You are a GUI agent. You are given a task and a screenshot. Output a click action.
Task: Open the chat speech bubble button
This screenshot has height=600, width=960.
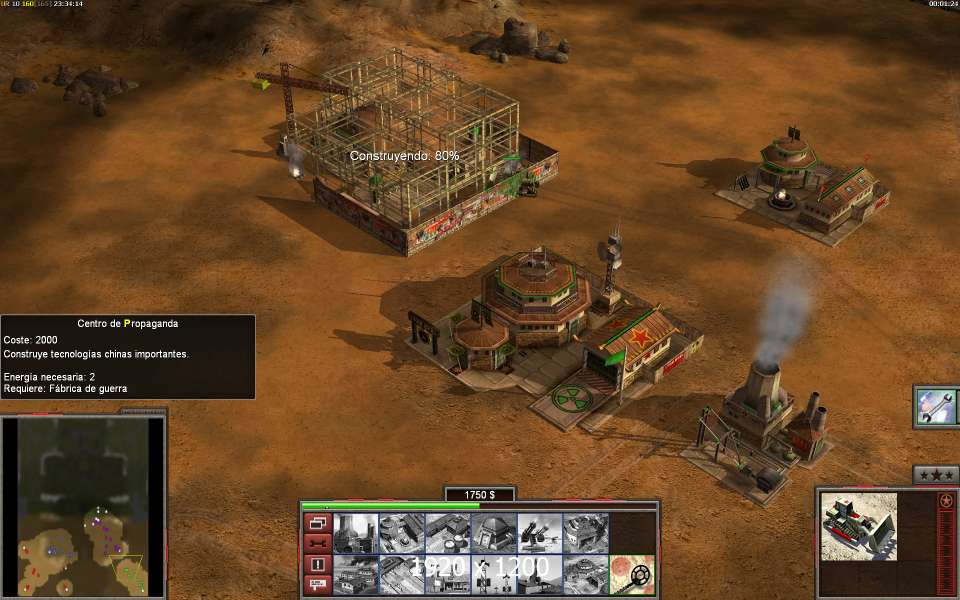pos(318,585)
